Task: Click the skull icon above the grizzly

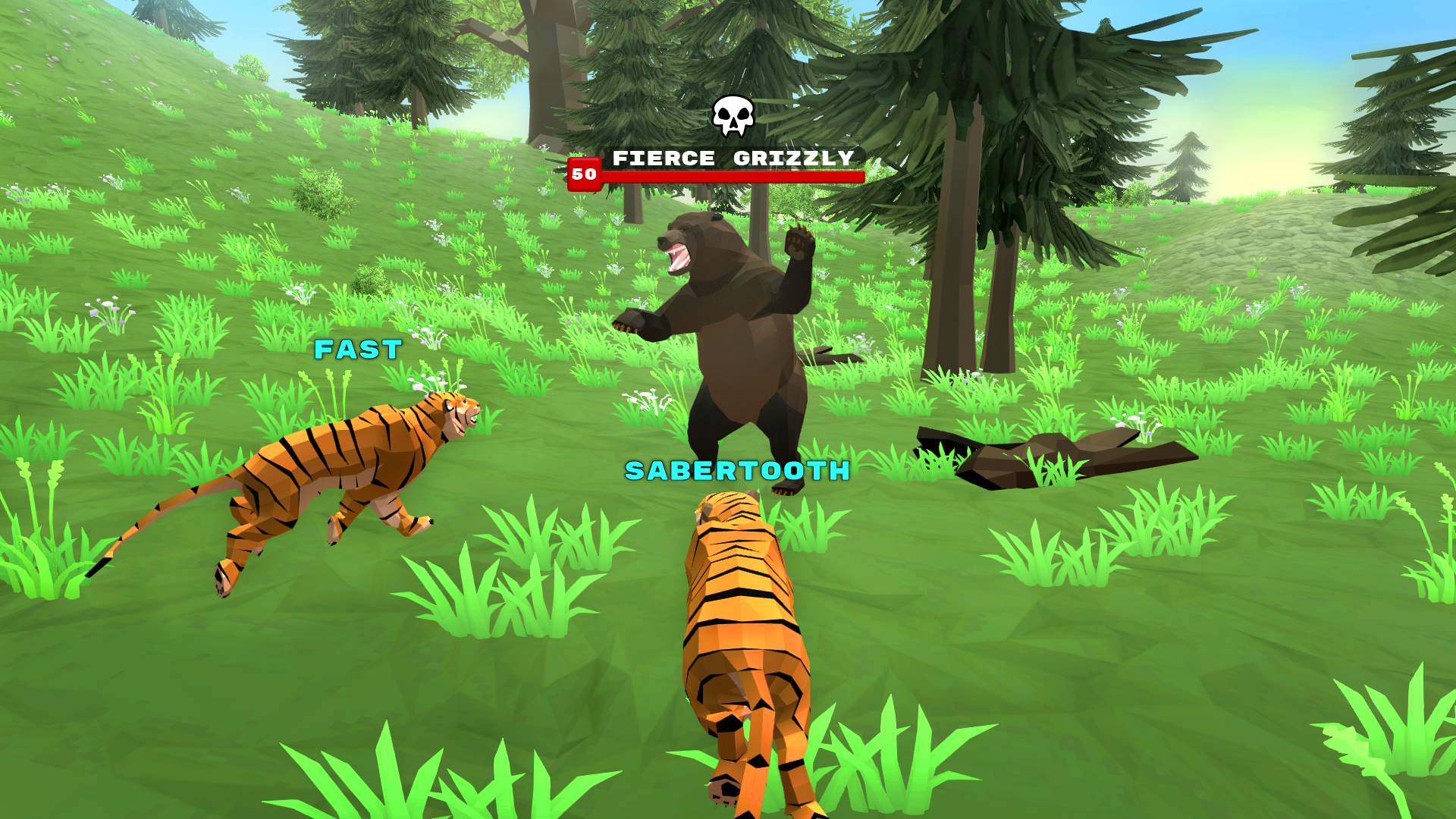Action: [x=731, y=115]
